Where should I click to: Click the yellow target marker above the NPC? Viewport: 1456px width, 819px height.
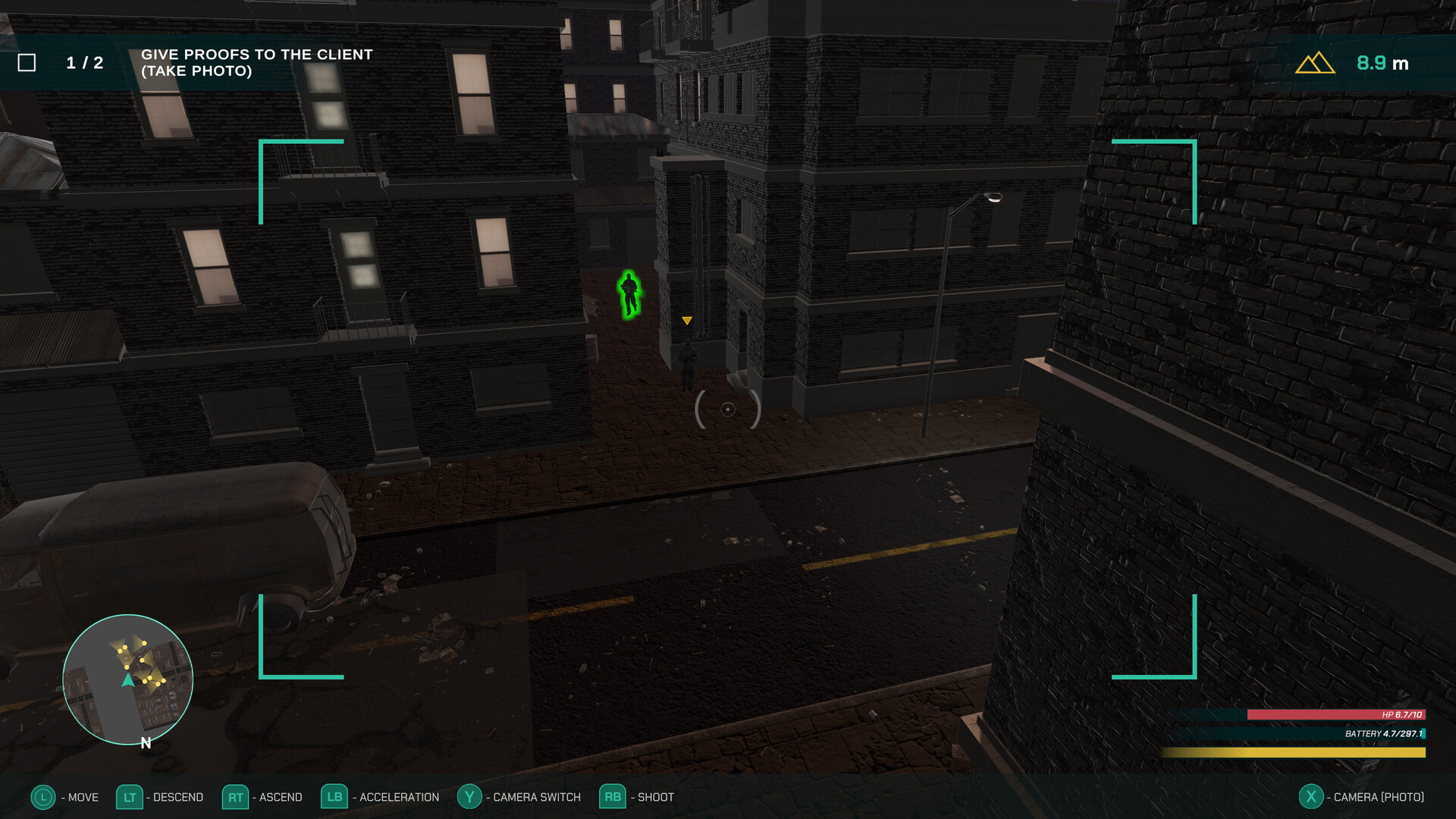[687, 320]
